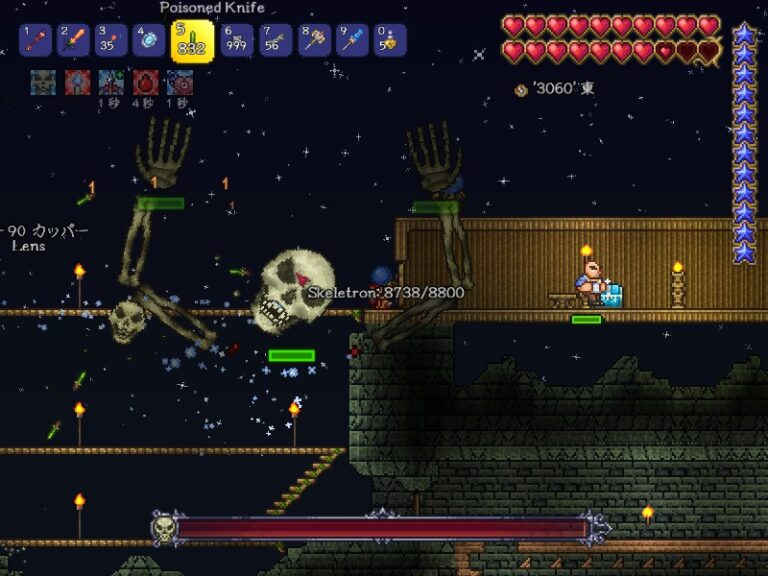
Task: Click the skull buff icon
Action: click(43, 82)
